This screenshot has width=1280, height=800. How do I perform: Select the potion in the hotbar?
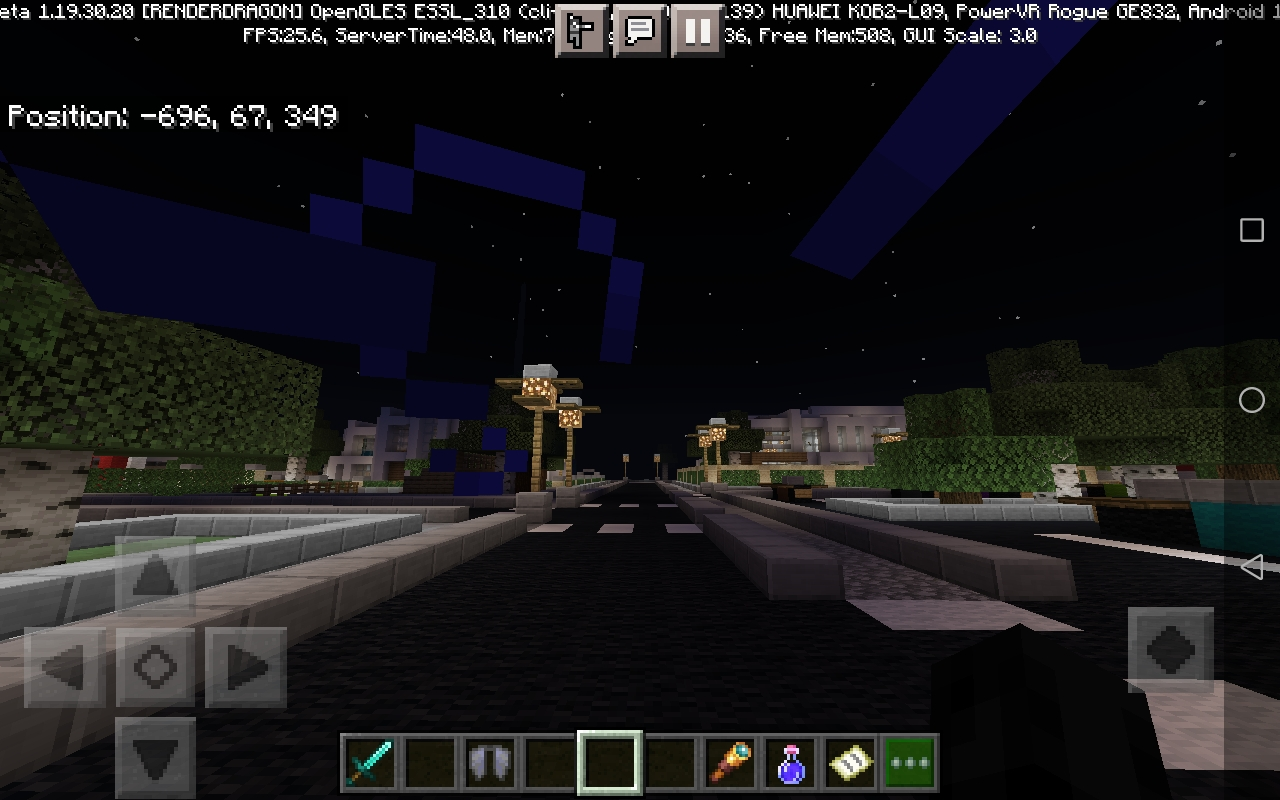tap(789, 761)
